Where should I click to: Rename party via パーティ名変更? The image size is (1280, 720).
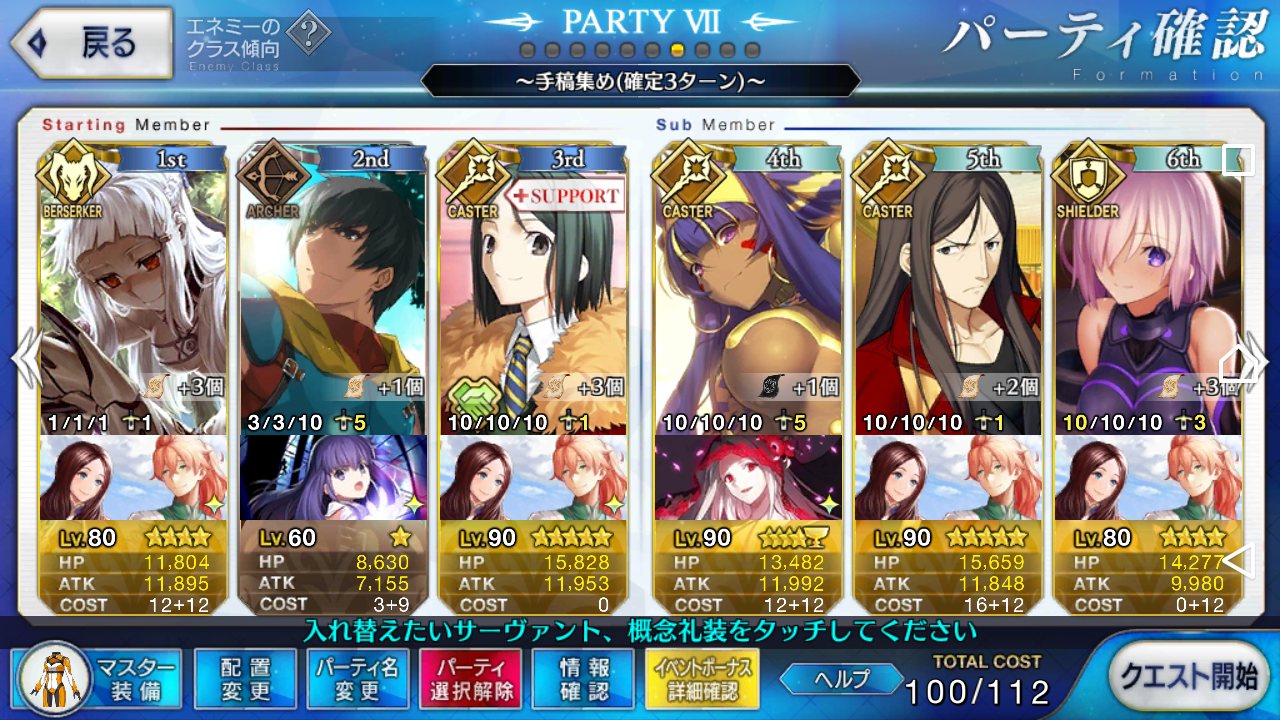[x=357, y=679]
